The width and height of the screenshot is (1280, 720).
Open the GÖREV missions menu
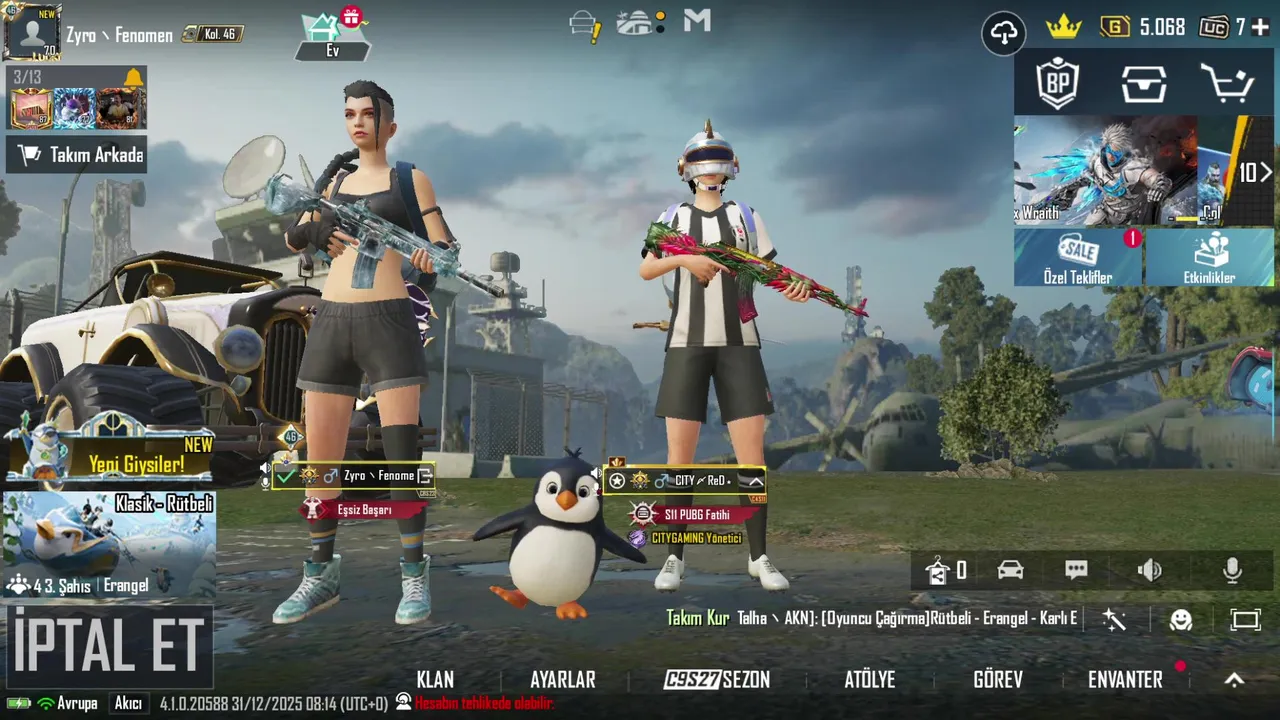tap(997, 680)
